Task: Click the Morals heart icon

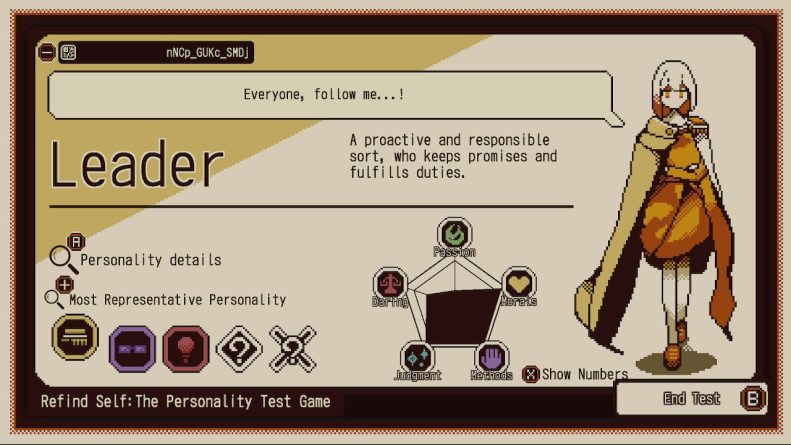Action: [516, 284]
